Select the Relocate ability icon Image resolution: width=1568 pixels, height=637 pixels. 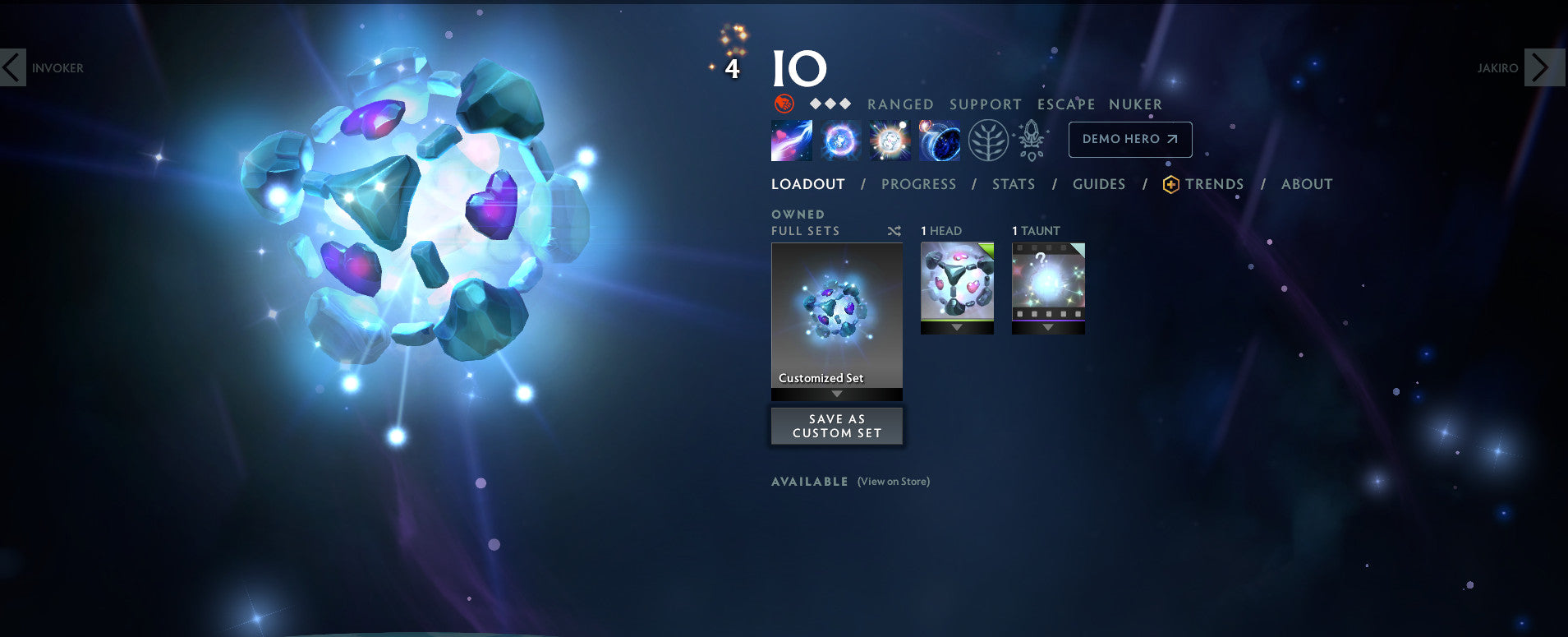pos(939,140)
